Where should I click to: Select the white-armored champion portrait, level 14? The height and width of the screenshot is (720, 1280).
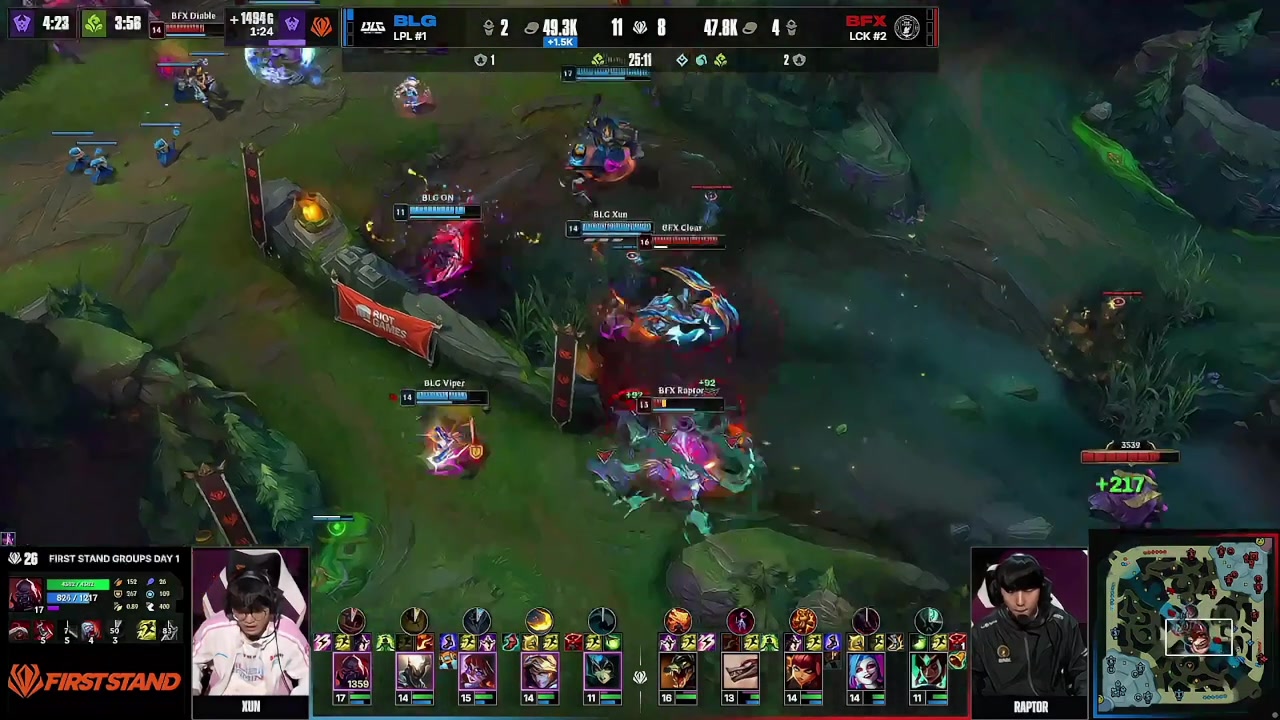click(414, 670)
